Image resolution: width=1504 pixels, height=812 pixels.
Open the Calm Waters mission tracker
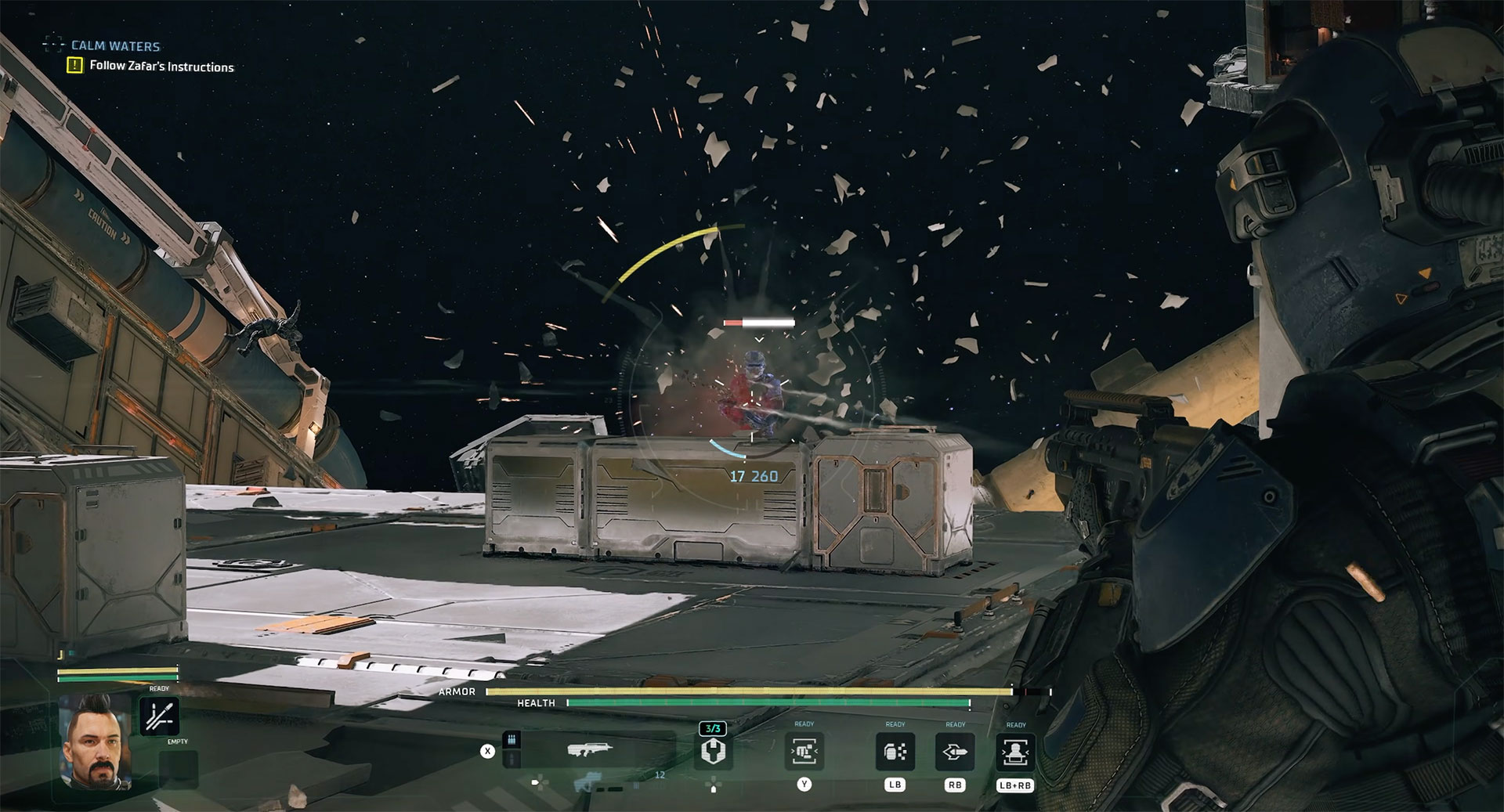coord(115,46)
